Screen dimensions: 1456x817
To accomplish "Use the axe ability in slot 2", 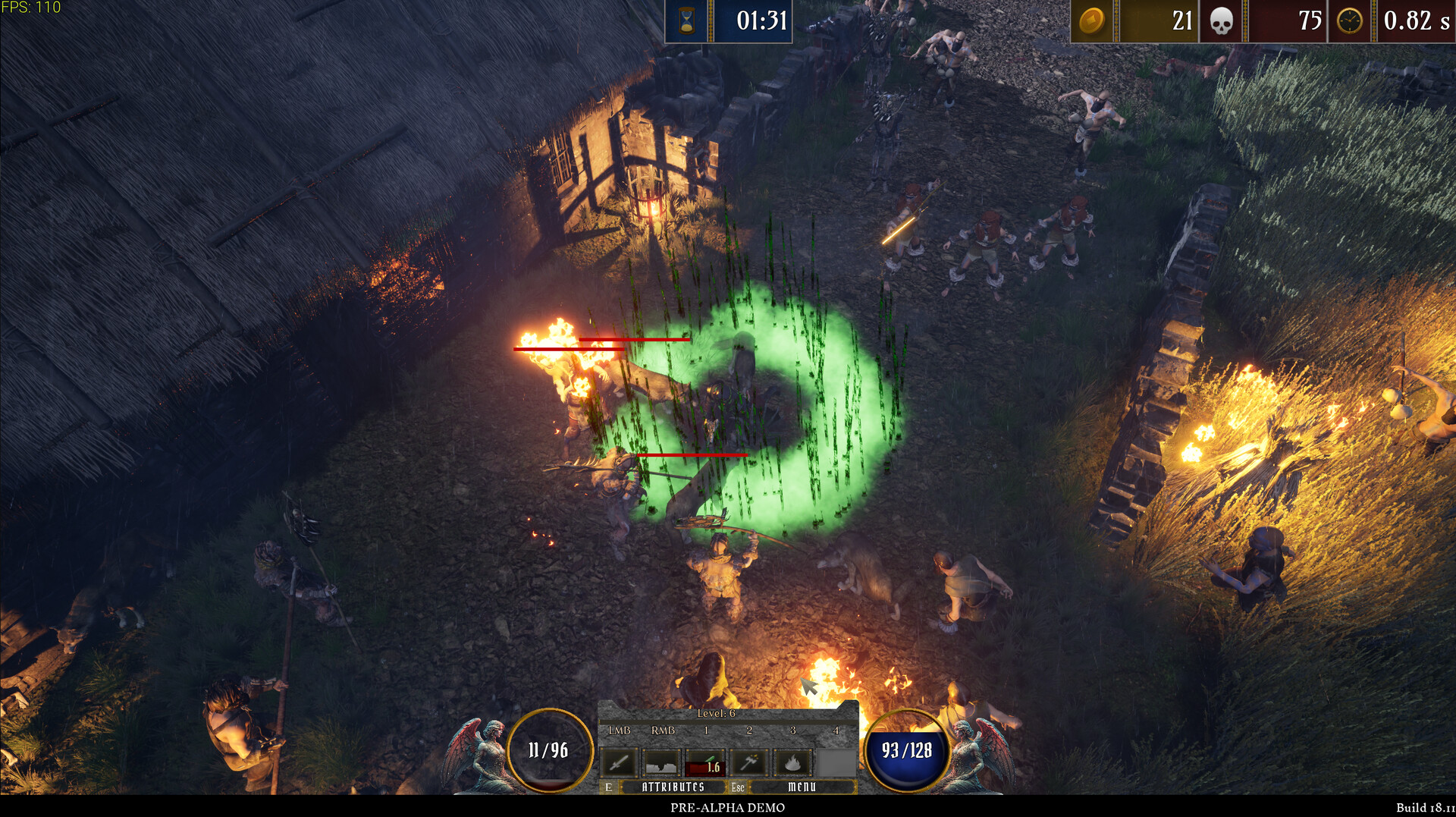I will [748, 762].
